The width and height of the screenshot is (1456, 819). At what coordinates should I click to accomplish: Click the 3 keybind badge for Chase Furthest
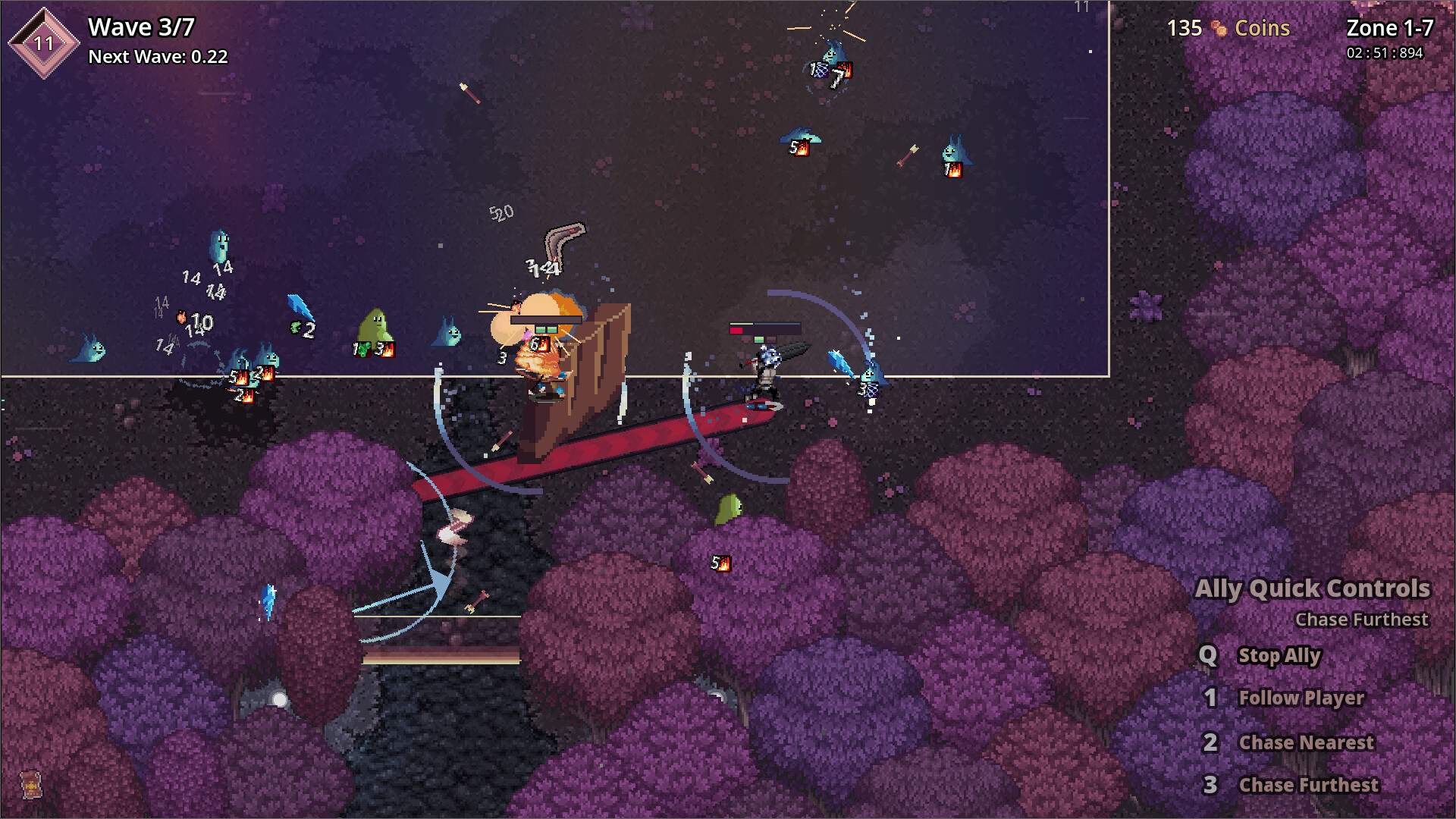[x=1211, y=786]
